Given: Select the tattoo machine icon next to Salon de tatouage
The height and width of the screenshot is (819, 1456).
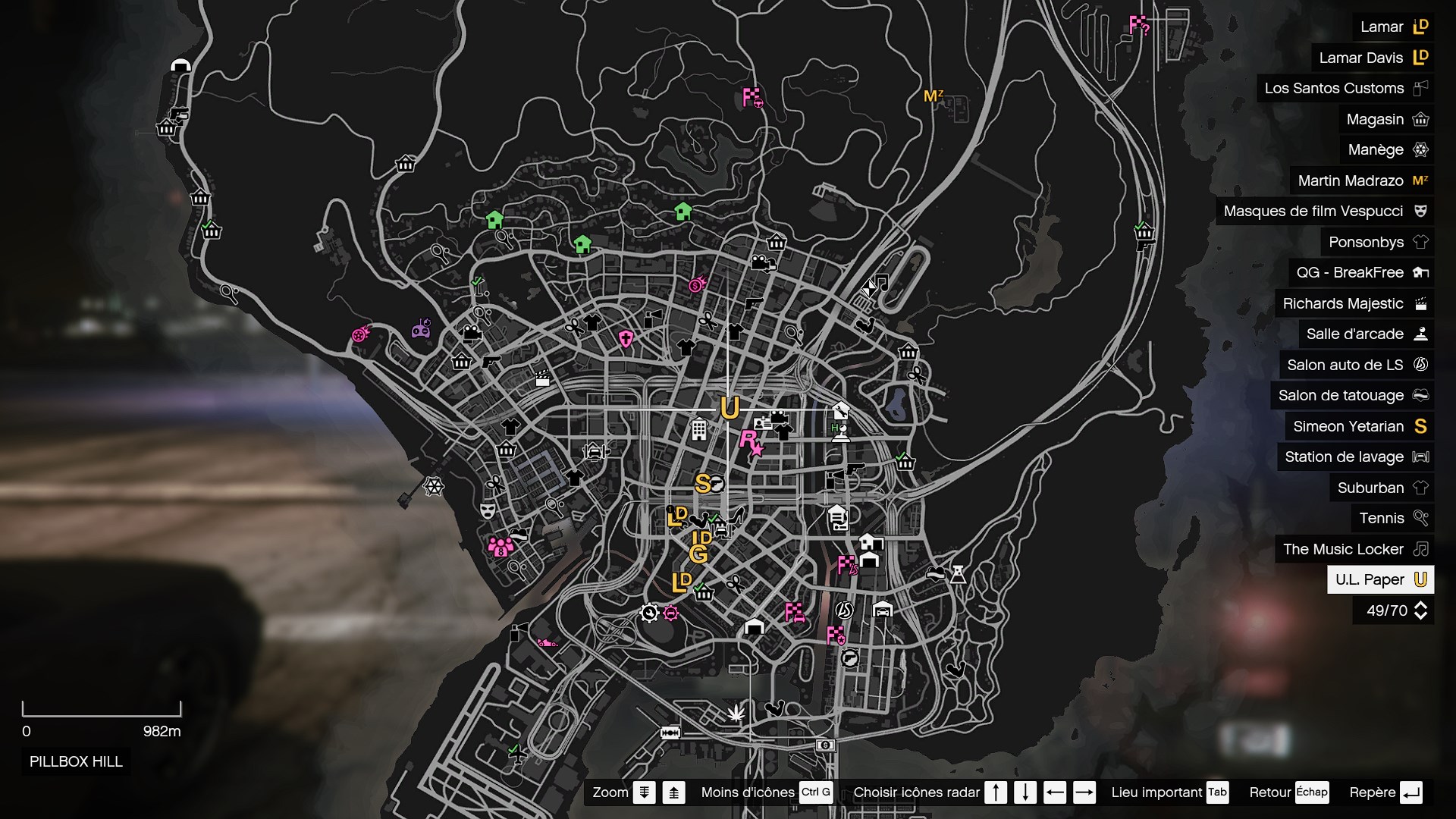Looking at the screenshot, I should click(x=1421, y=396).
